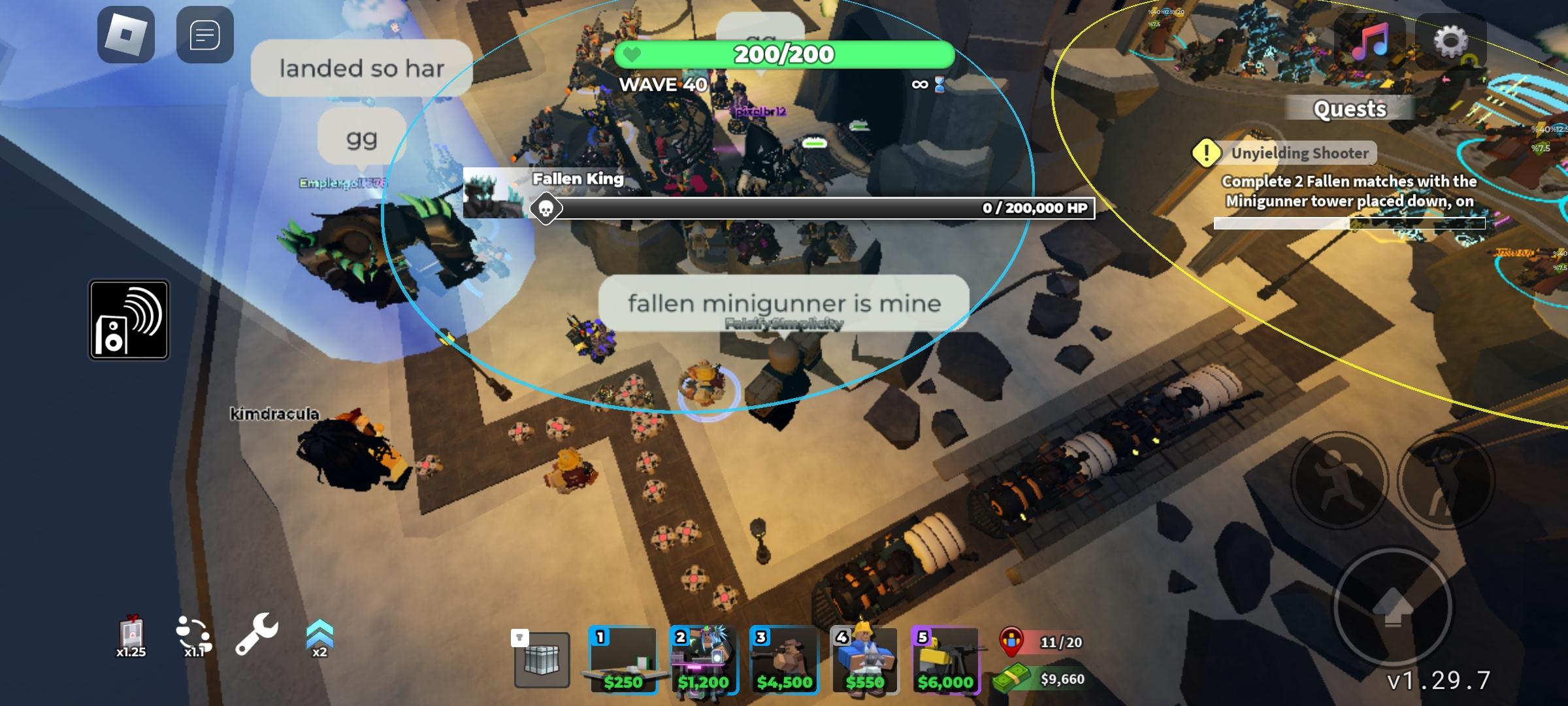Click the white wrench icon
Screen dimensions: 1568x706
256,634
